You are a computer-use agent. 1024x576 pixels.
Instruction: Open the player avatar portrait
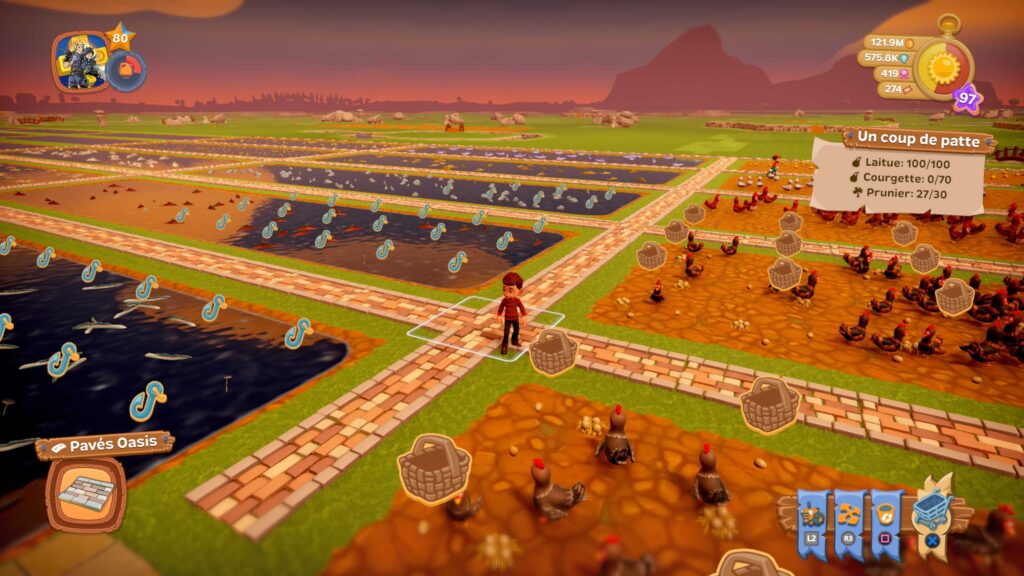(x=81, y=61)
